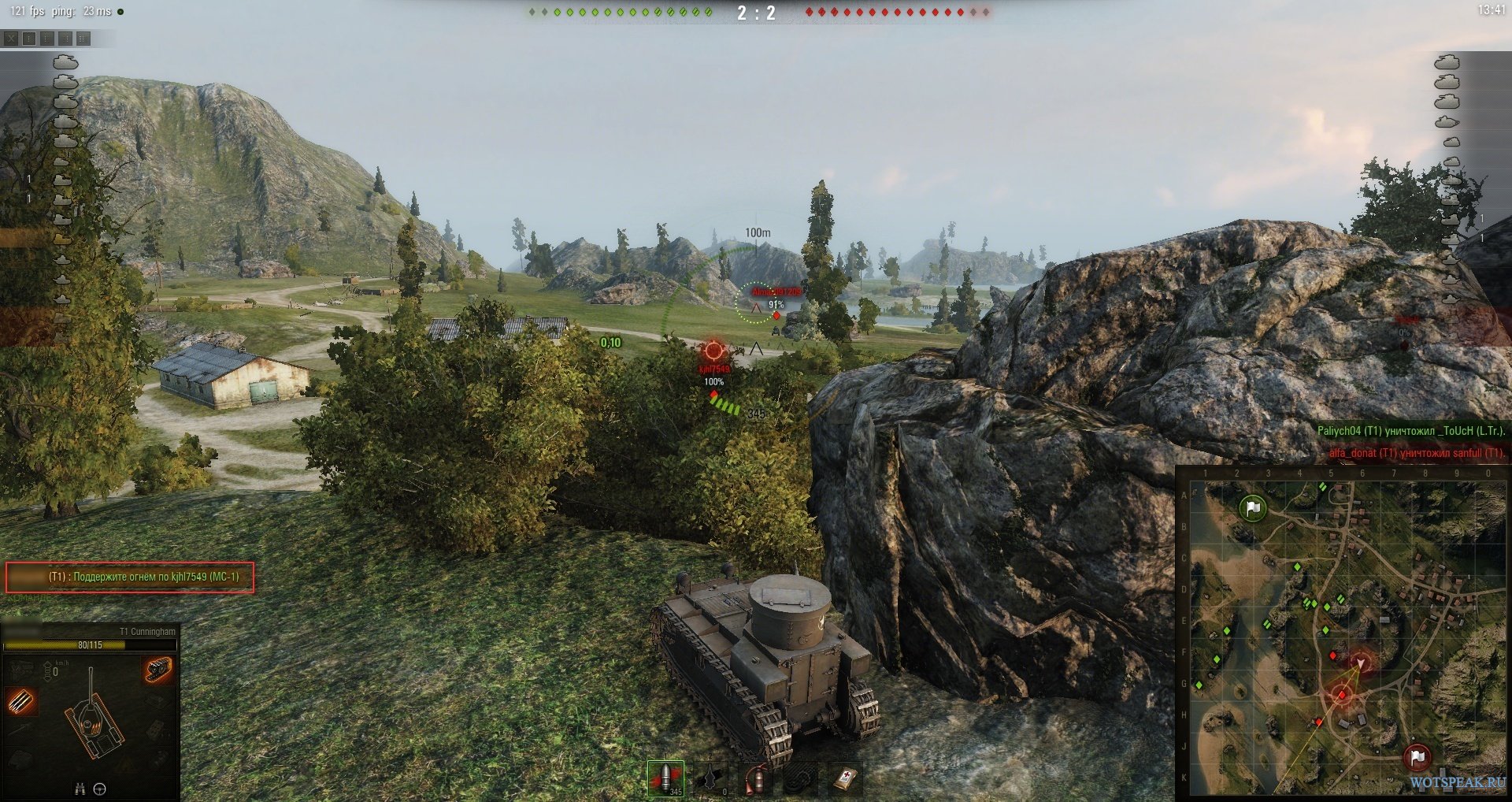Select the highlighted single-column player panel mode

(29, 38)
